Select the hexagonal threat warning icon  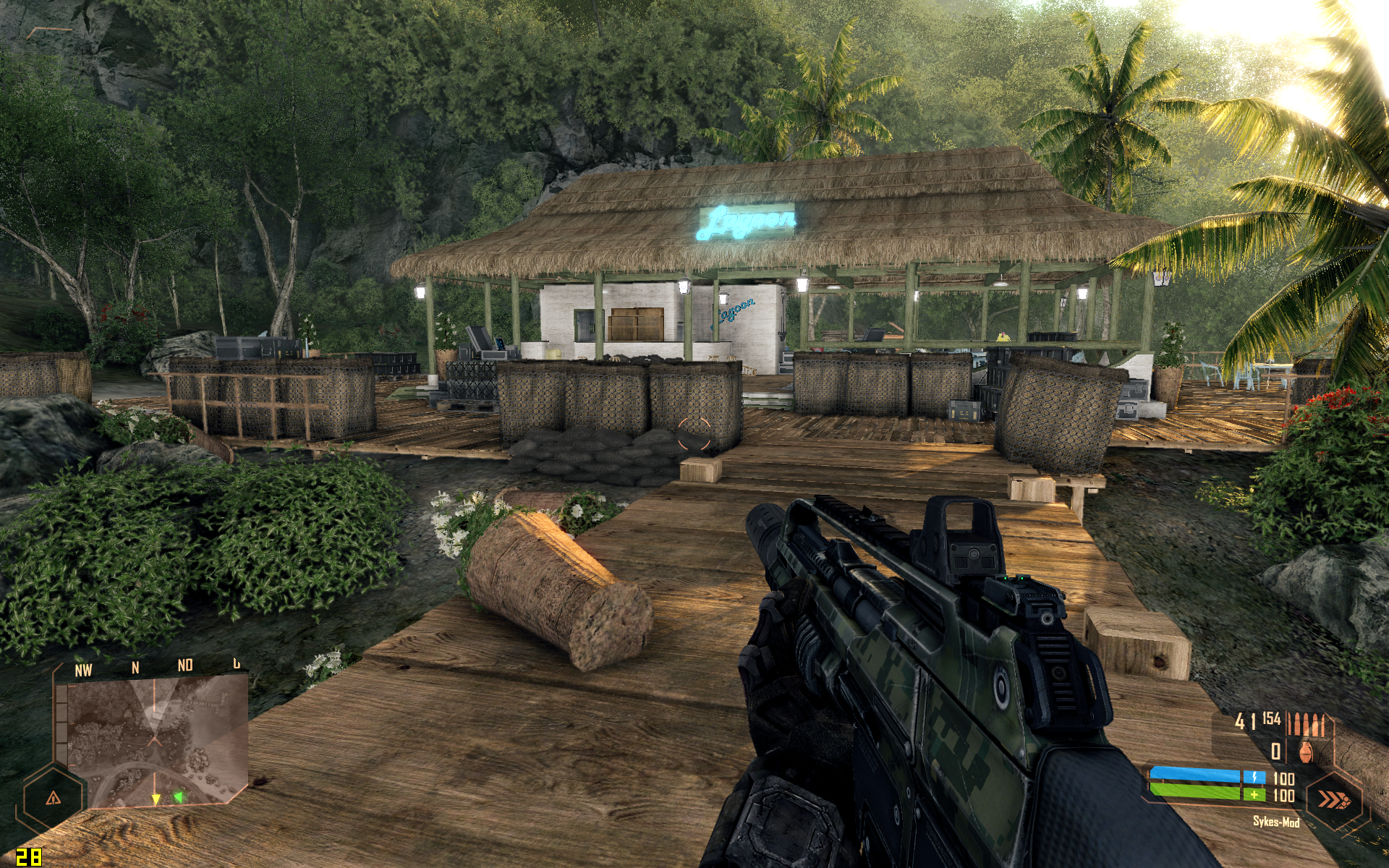(53, 799)
